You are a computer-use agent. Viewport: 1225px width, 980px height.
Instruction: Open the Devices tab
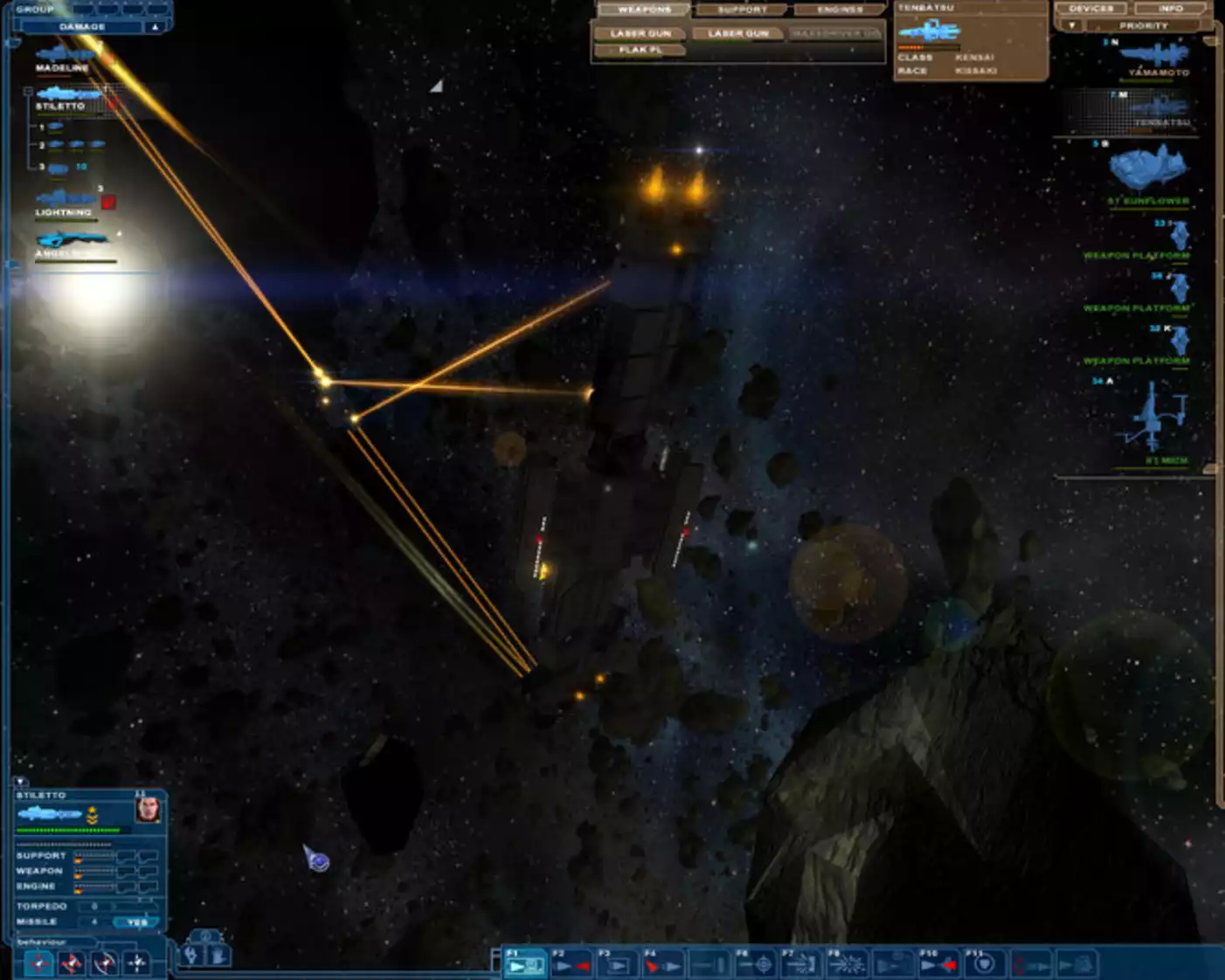click(1091, 9)
